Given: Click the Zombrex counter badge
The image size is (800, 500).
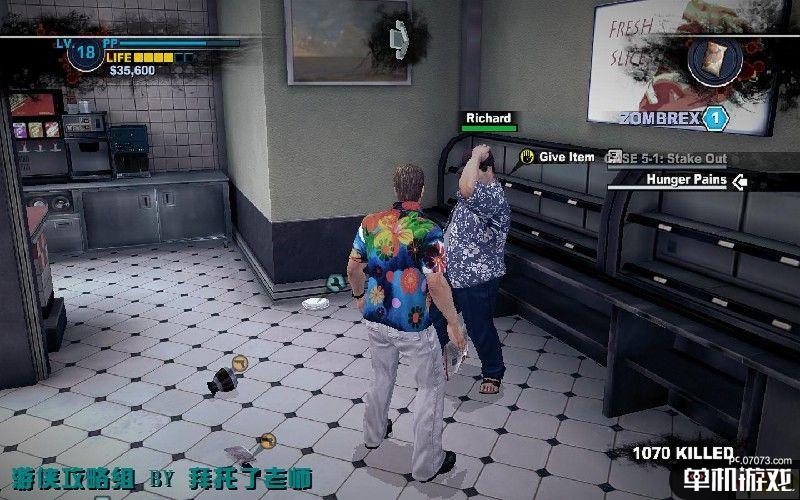Looking at the screenshot, I should click(713, 119).
